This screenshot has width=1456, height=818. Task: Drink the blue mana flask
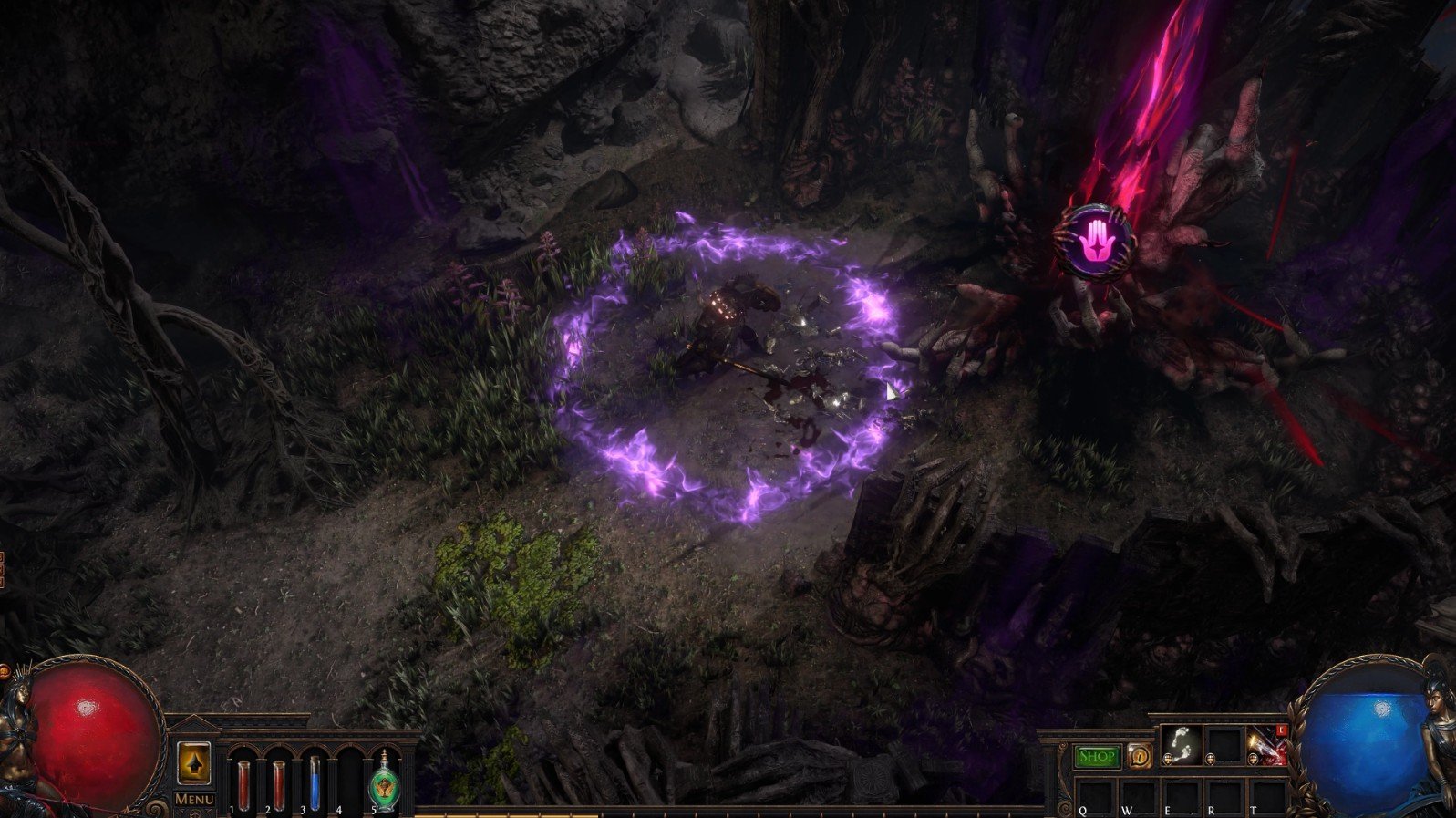pos(315,782)
